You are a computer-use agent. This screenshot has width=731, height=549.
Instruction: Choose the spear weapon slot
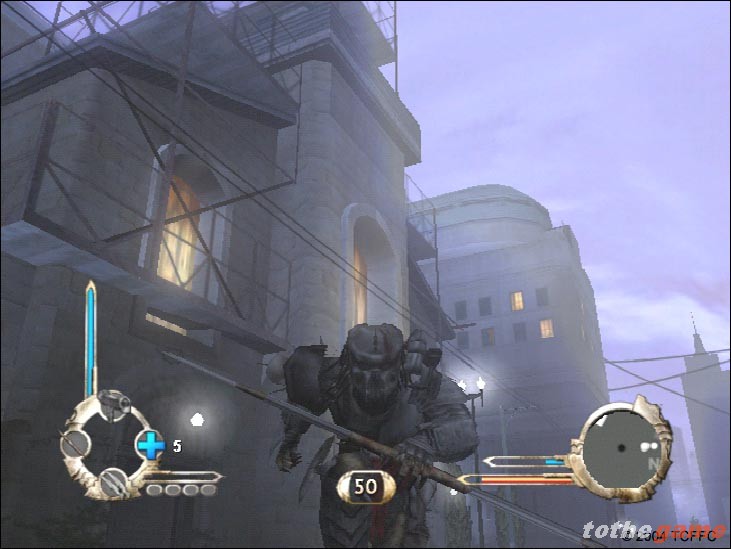click(x=76, y=443)
